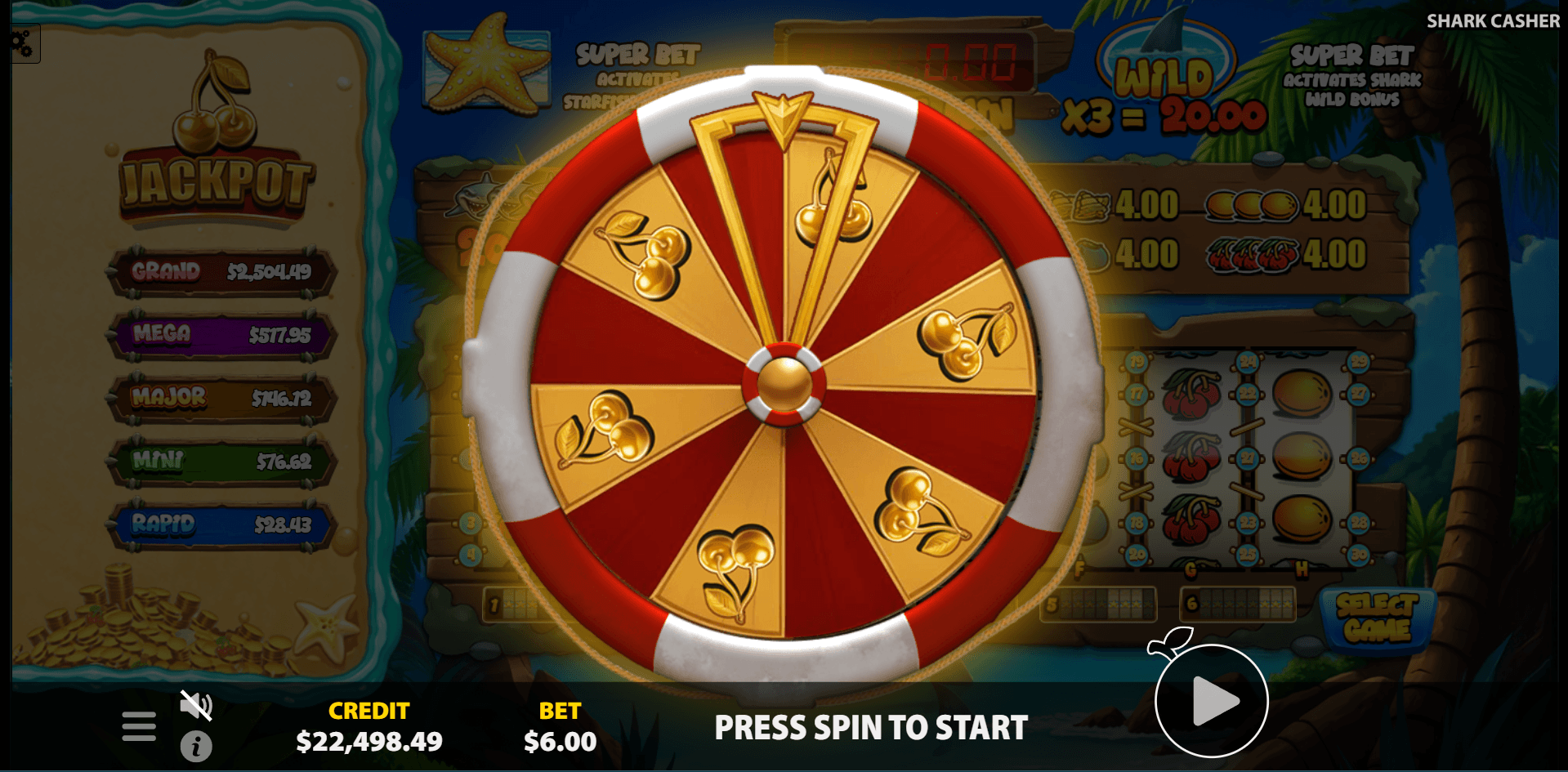The width and height of the screenshot is (1568, 772).
Task: Click the MINI jackpot banner
Action: (222, 462)
